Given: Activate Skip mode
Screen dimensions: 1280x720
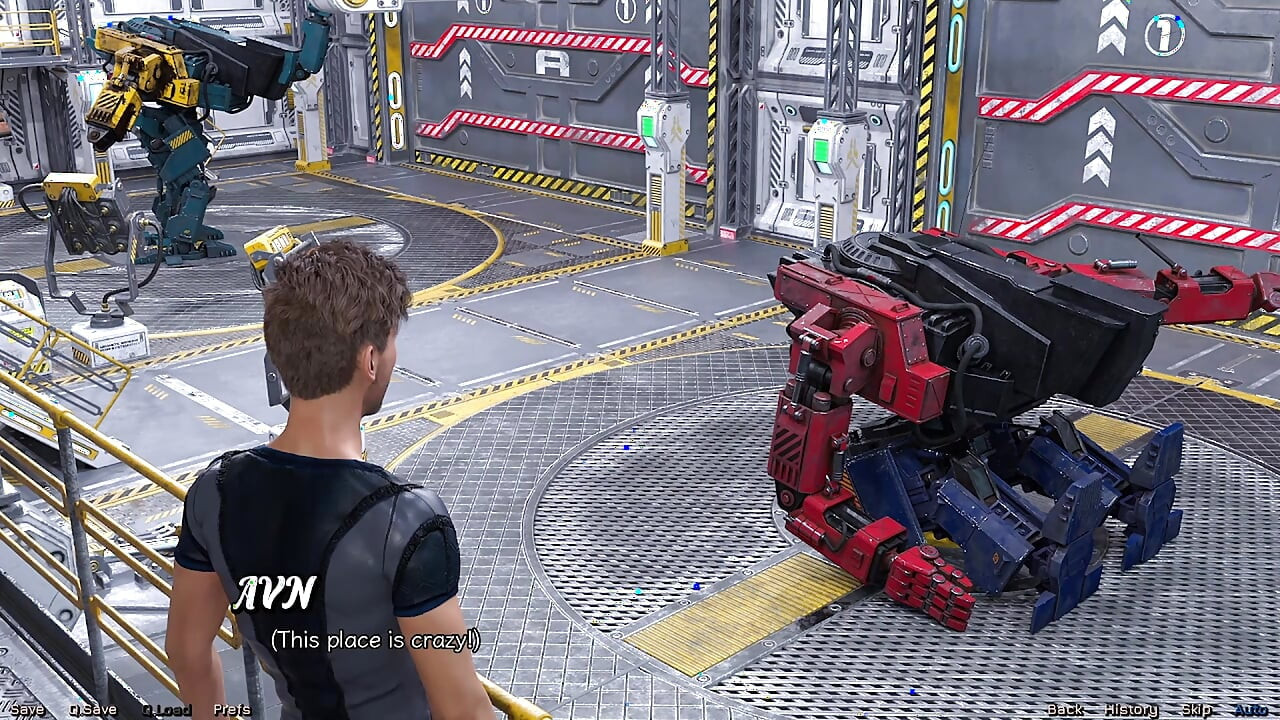Looking at the screenshot, I should (x=1197, y=710).
